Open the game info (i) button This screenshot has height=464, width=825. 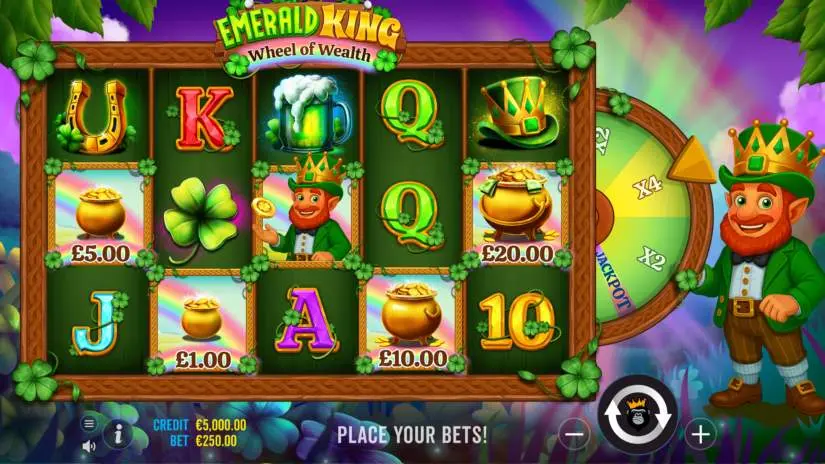pos(118,433)
